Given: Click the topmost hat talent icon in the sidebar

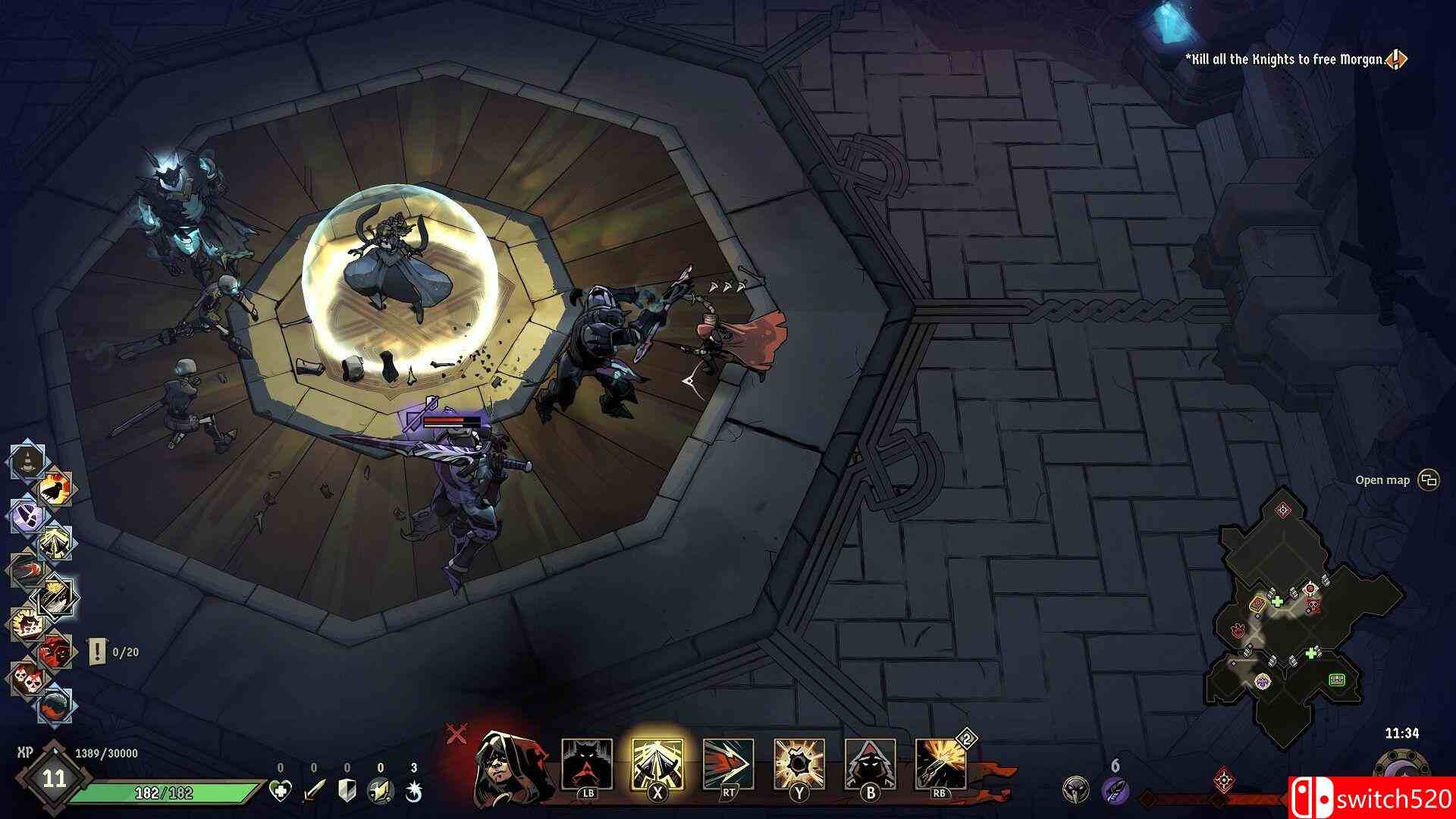Looking at the screenshot, I should 26,459.
